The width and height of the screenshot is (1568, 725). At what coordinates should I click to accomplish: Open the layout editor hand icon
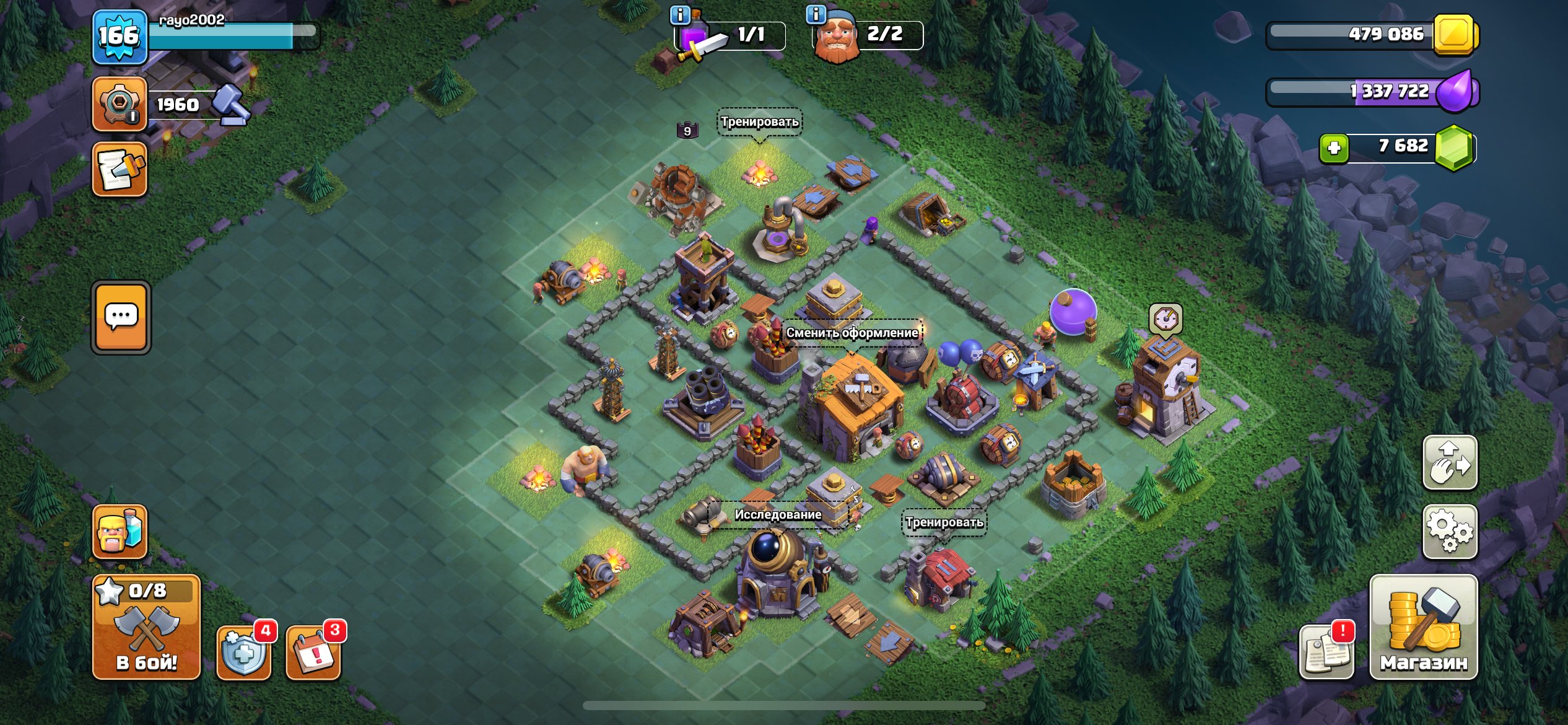tap(1450, 462)
